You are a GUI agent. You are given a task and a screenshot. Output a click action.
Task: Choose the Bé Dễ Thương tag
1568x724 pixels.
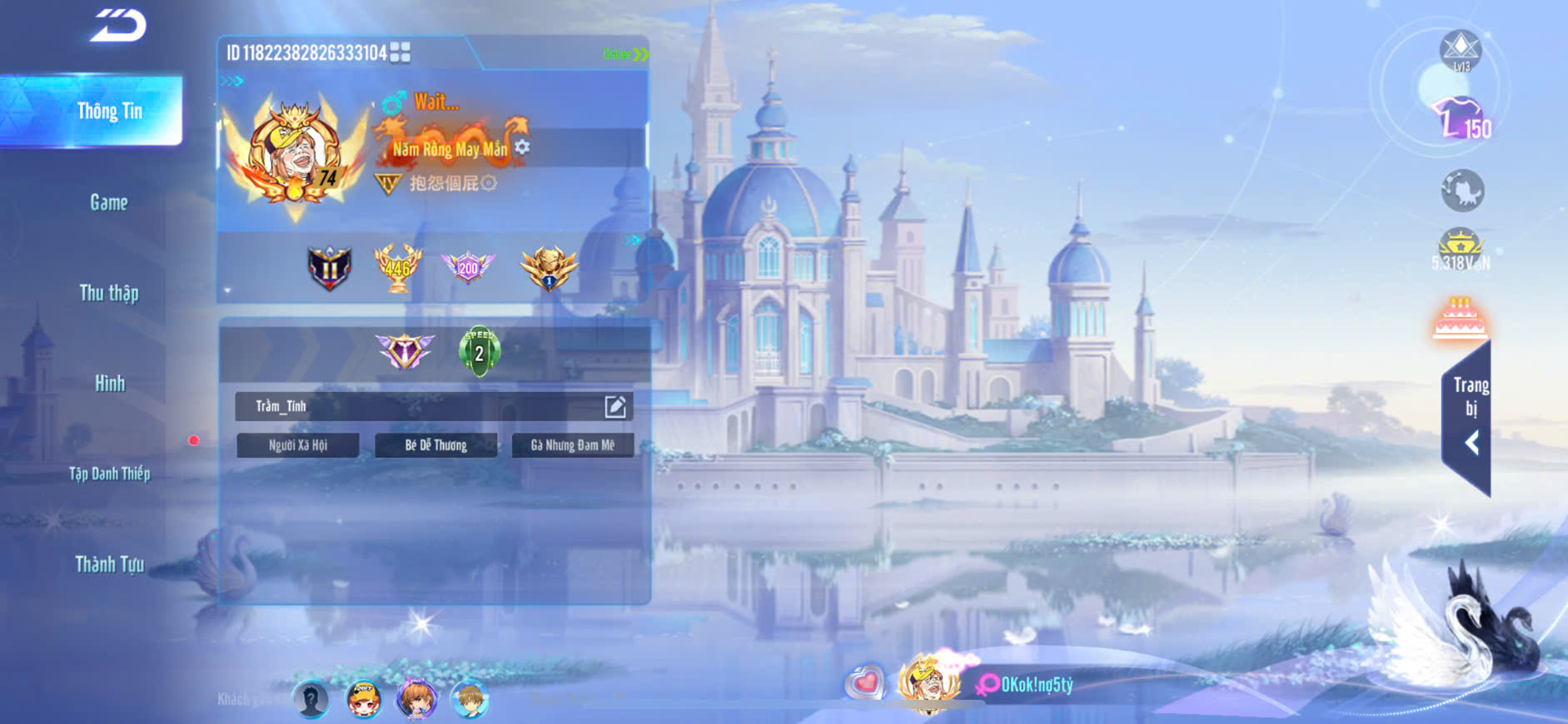click(436, 445)
